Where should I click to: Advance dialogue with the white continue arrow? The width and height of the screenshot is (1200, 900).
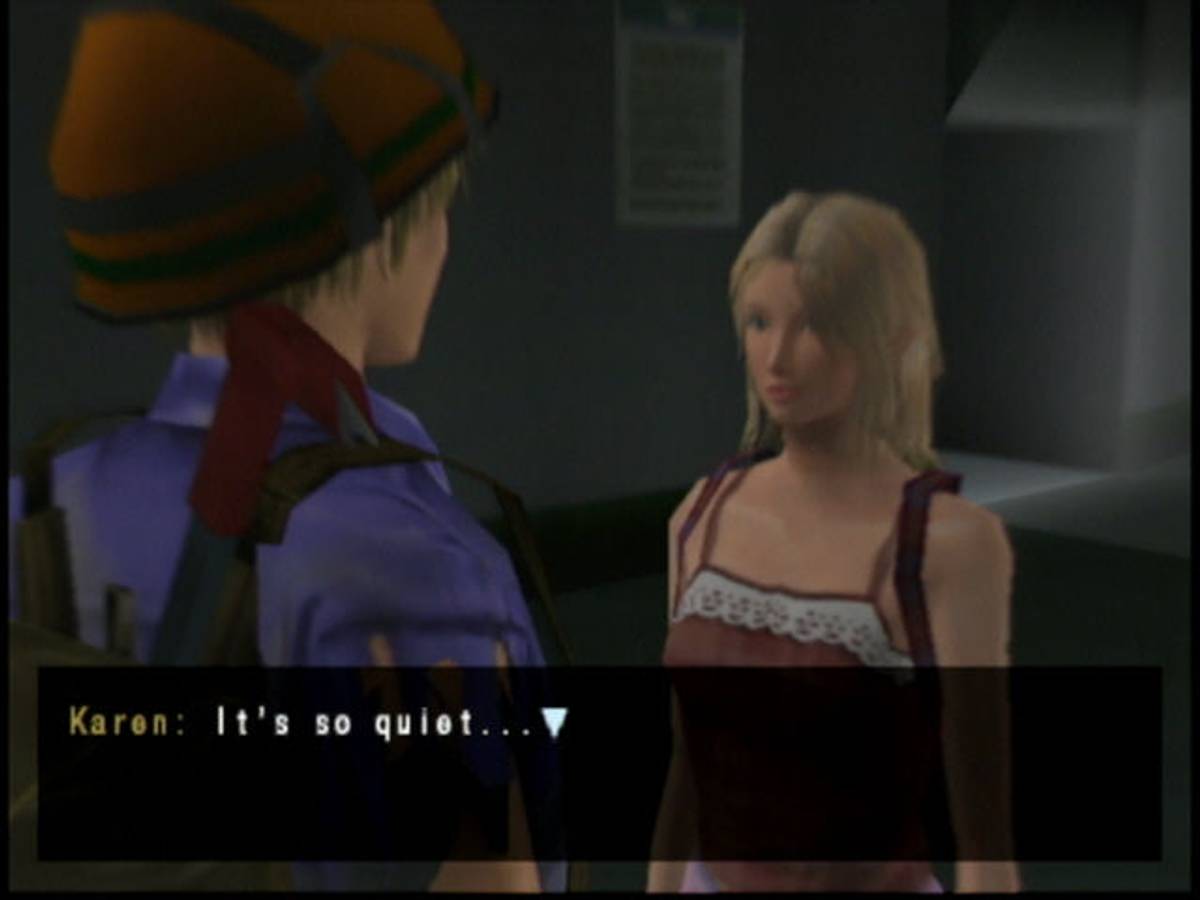pos(554,723)
